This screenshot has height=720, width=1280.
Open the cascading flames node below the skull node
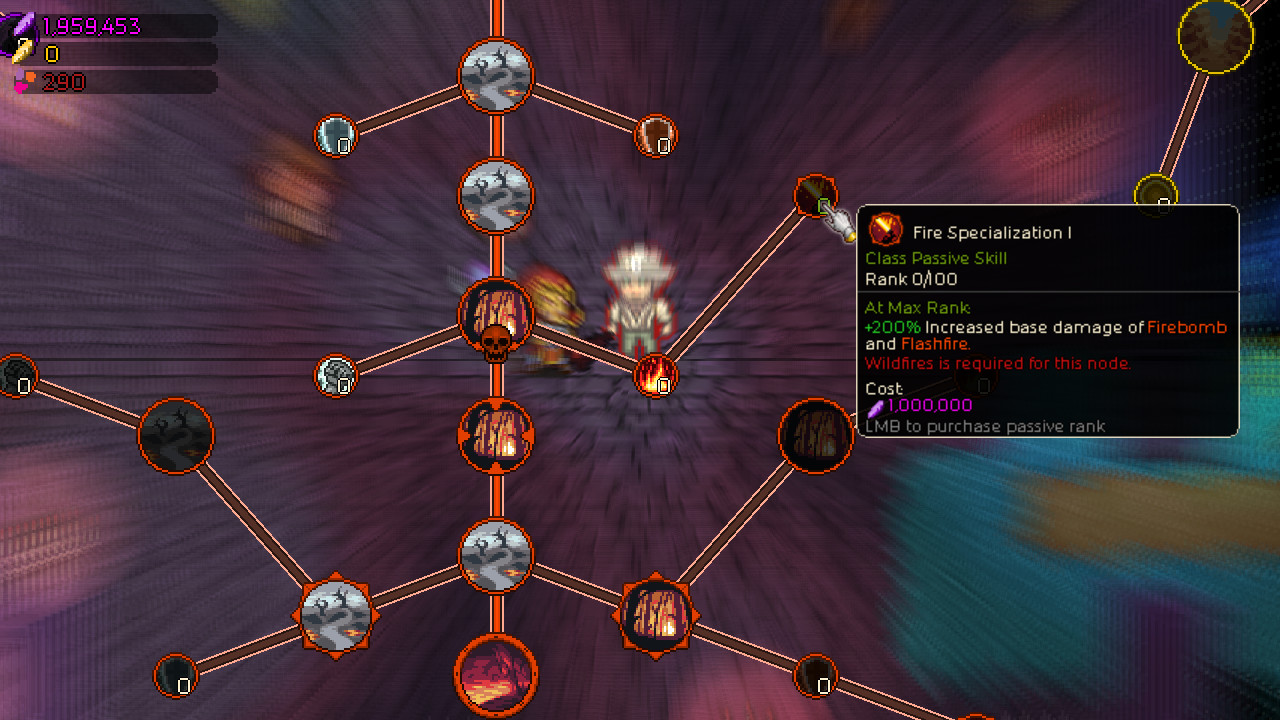(x=495, y=437)
